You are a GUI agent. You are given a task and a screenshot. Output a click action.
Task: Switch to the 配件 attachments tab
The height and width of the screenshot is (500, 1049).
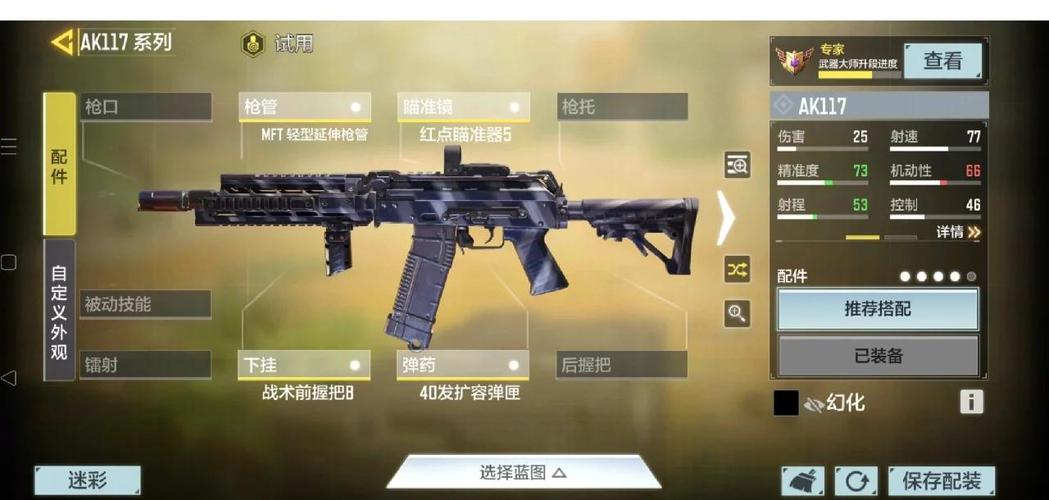tap(59, 164)
